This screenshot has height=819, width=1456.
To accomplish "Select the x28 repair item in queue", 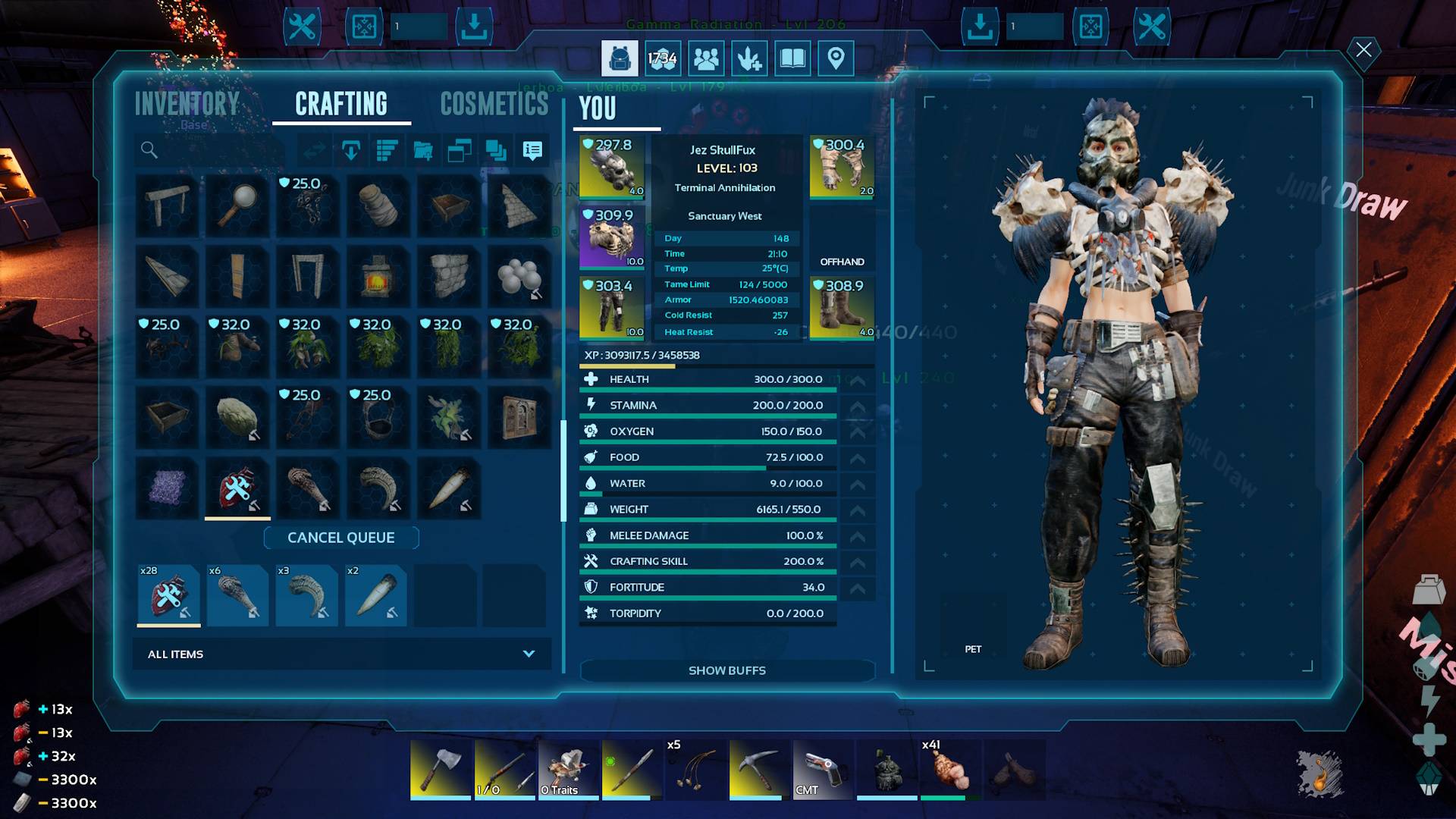I will click(x=168, y=595).
